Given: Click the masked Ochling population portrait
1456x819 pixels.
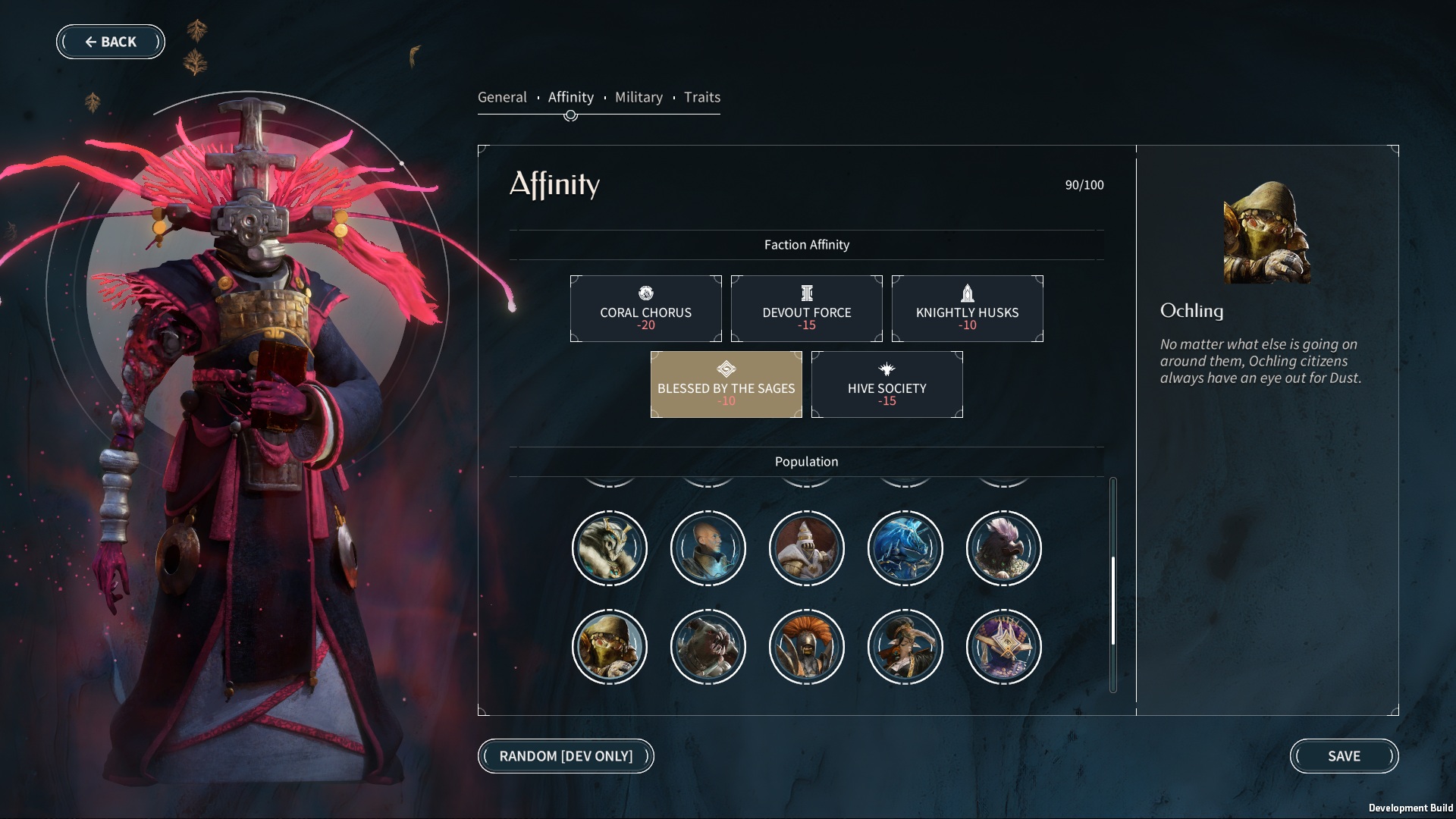Looking at the screenshot, I should (x=610, y=647).
